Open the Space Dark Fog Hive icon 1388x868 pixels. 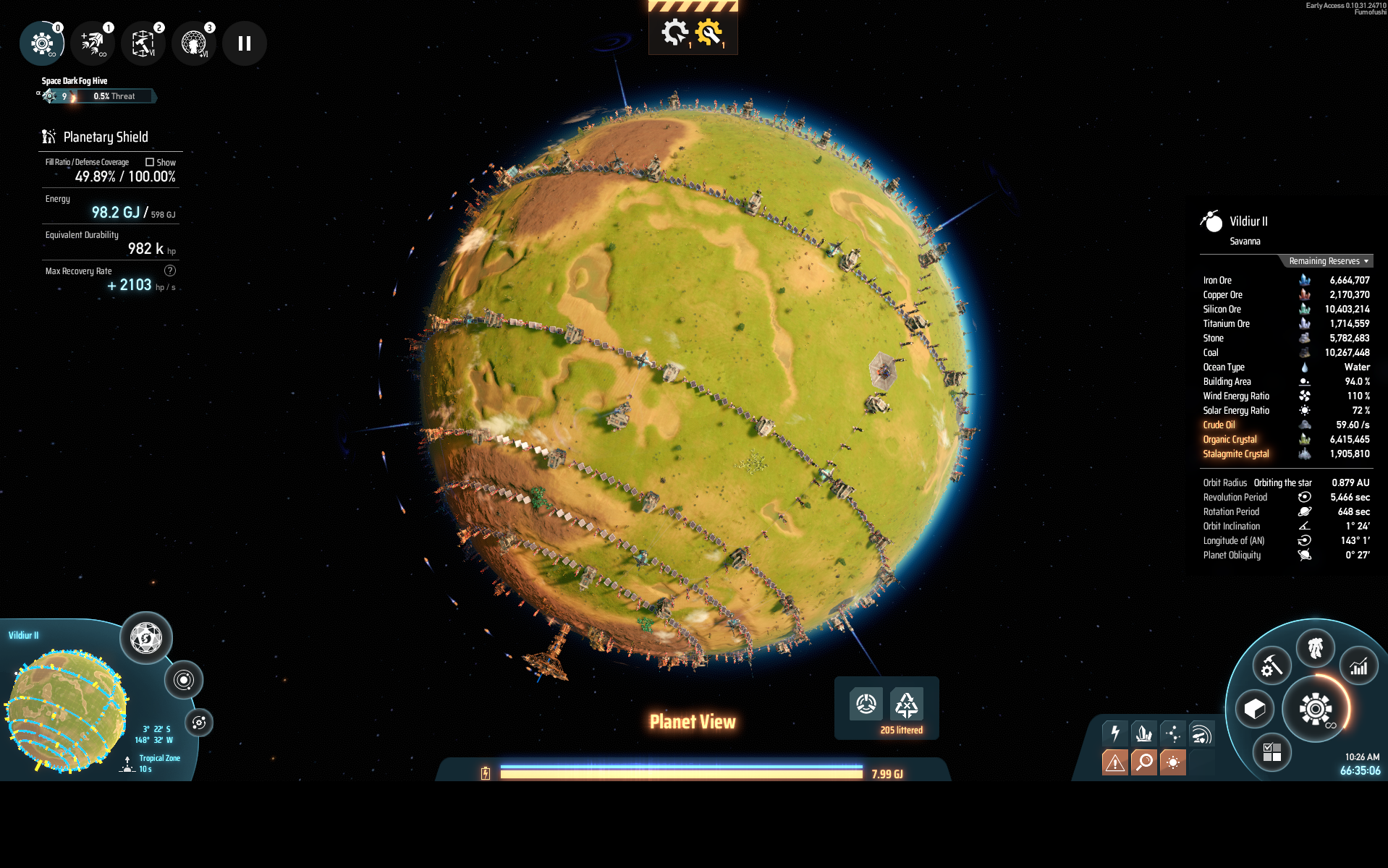click(x=51, y=95)
